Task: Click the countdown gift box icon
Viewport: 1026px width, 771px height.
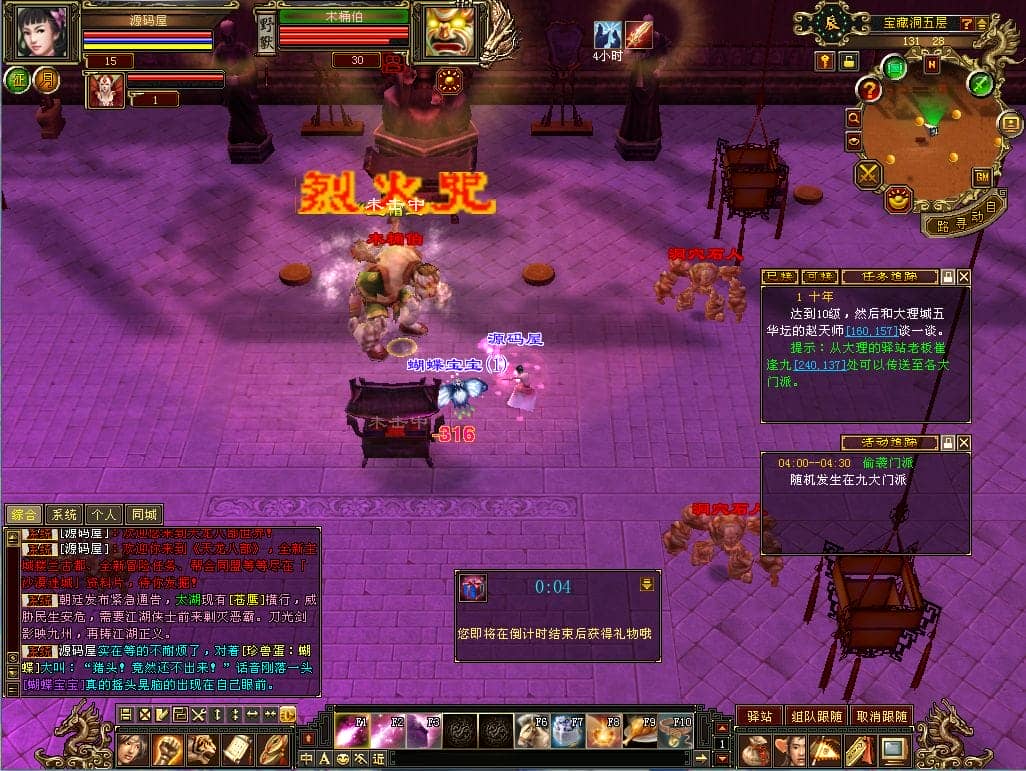Action: (x=474, y=588)
